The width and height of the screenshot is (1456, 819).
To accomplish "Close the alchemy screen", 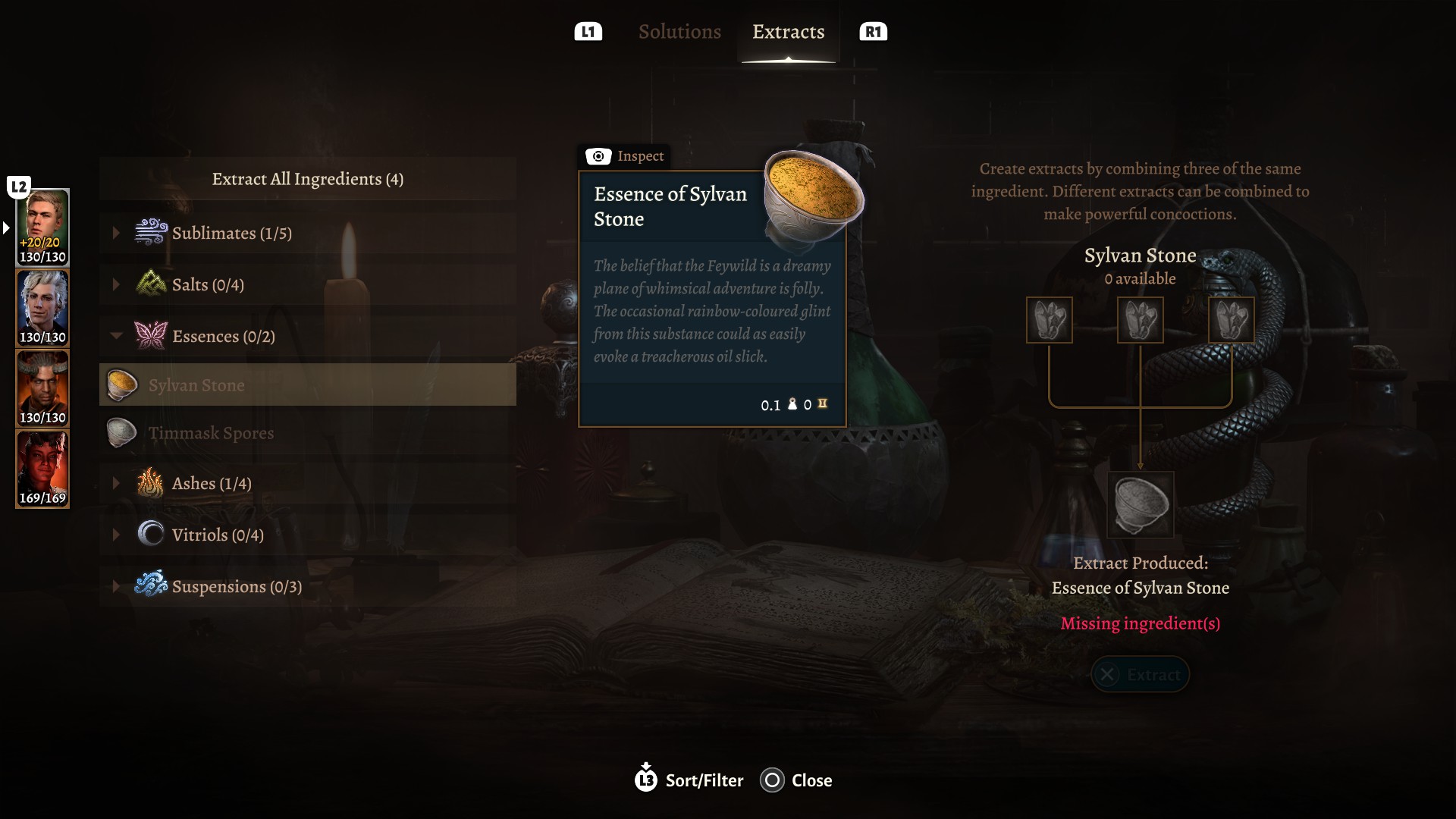I will pos(796,780).
